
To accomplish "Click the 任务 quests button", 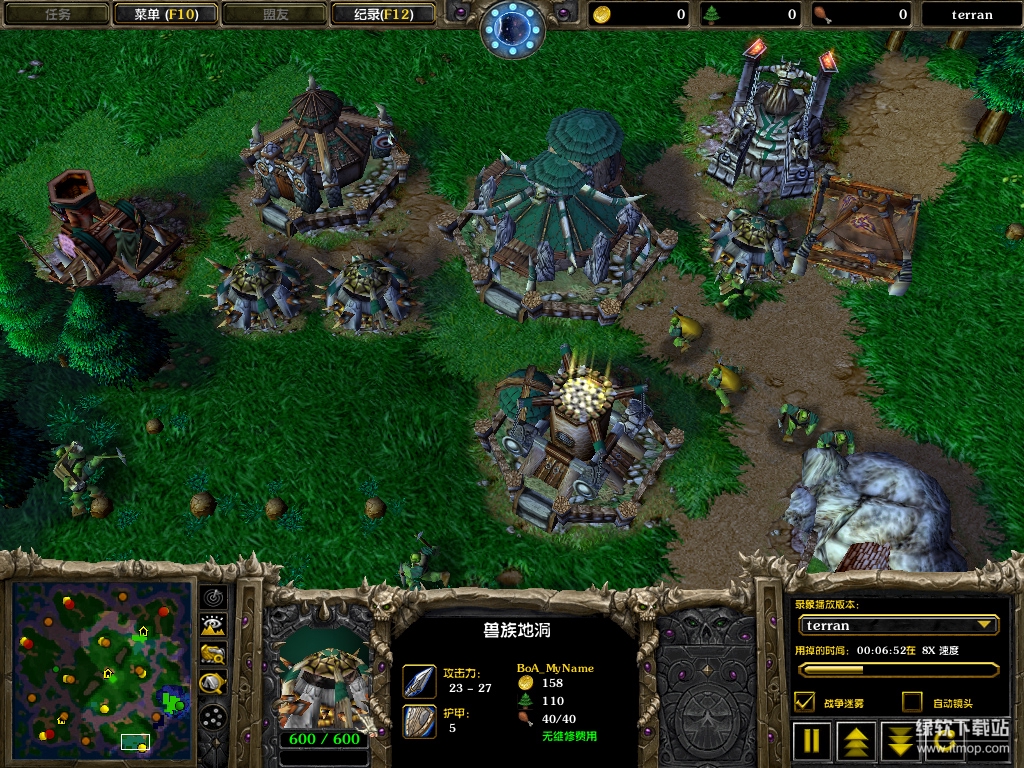I will click(x=56, y=14).
